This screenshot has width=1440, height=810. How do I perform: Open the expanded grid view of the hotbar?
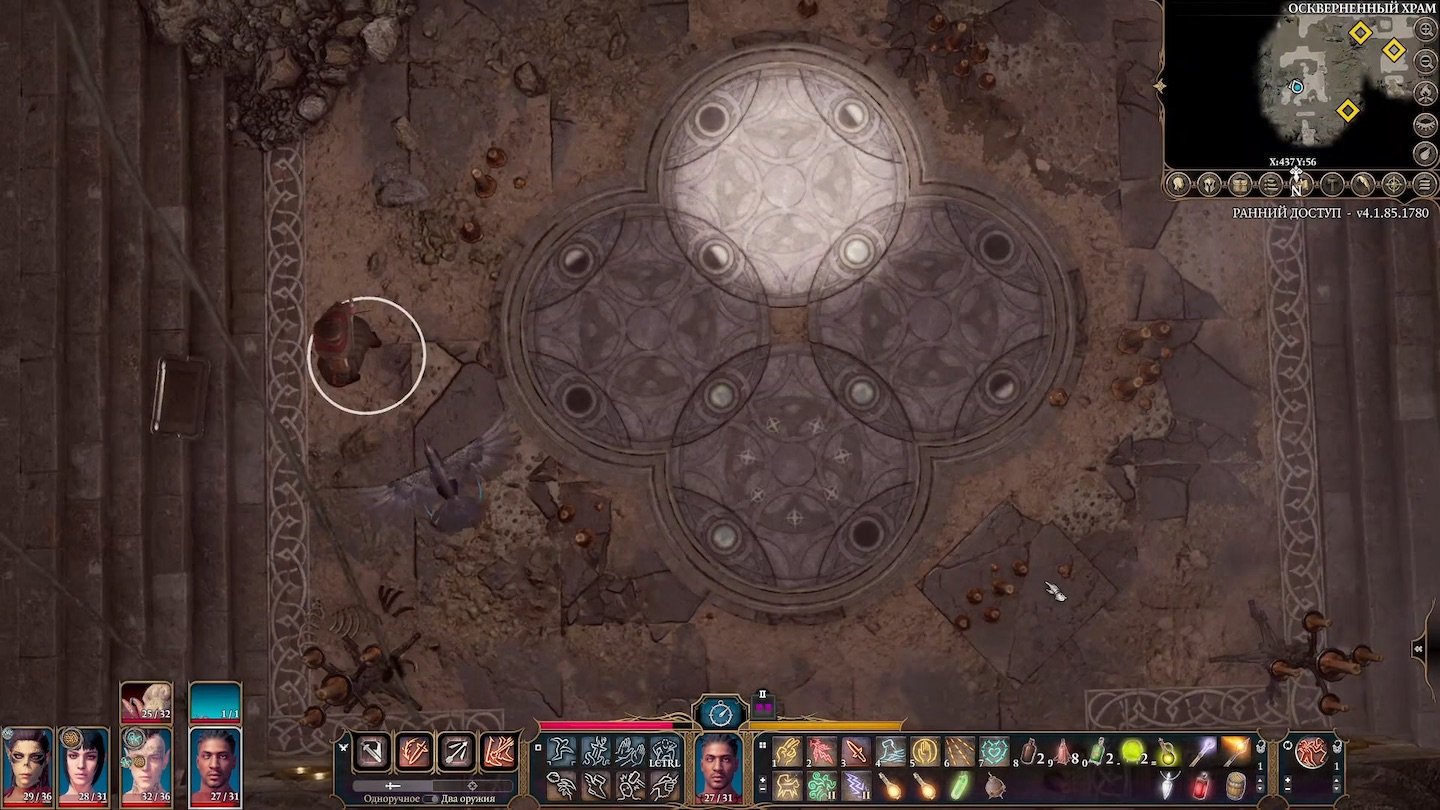761,746
